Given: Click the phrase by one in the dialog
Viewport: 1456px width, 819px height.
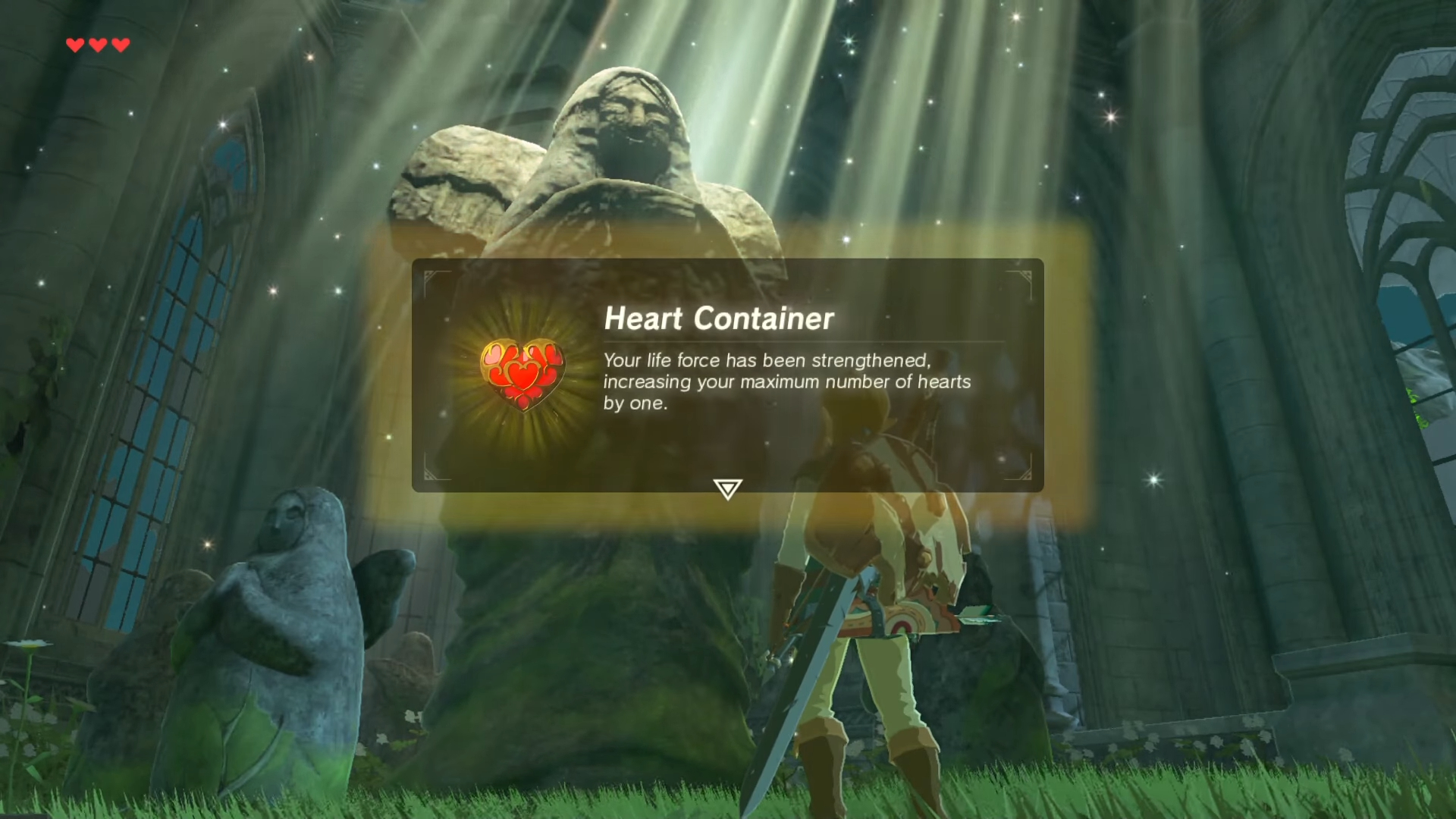Looking at the screenshot, I should pyautogui.click(x=635, y=403).
